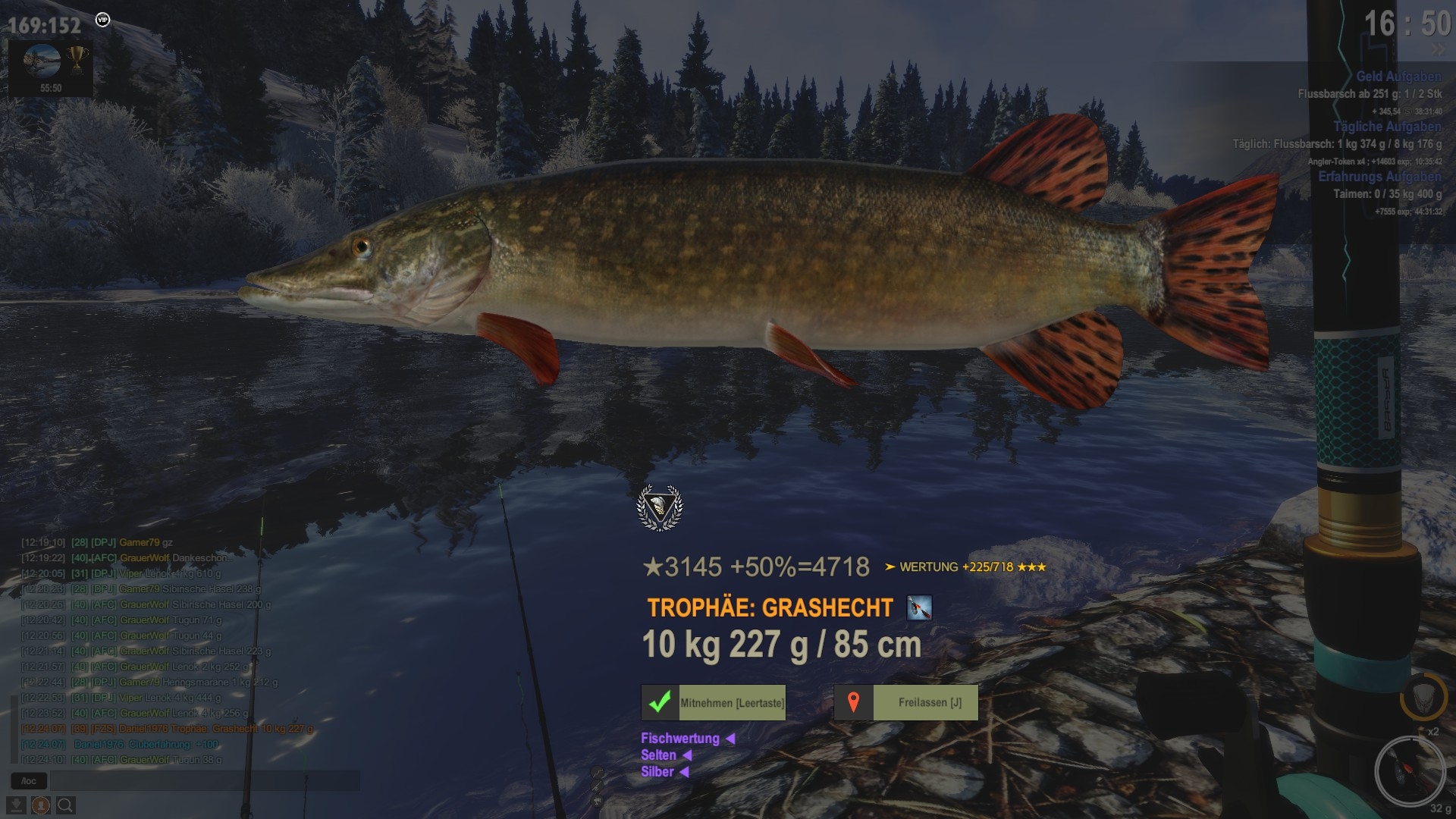1456x819 pixels.
Task: Click the VIP badge icon
Action: coord(103,20)
